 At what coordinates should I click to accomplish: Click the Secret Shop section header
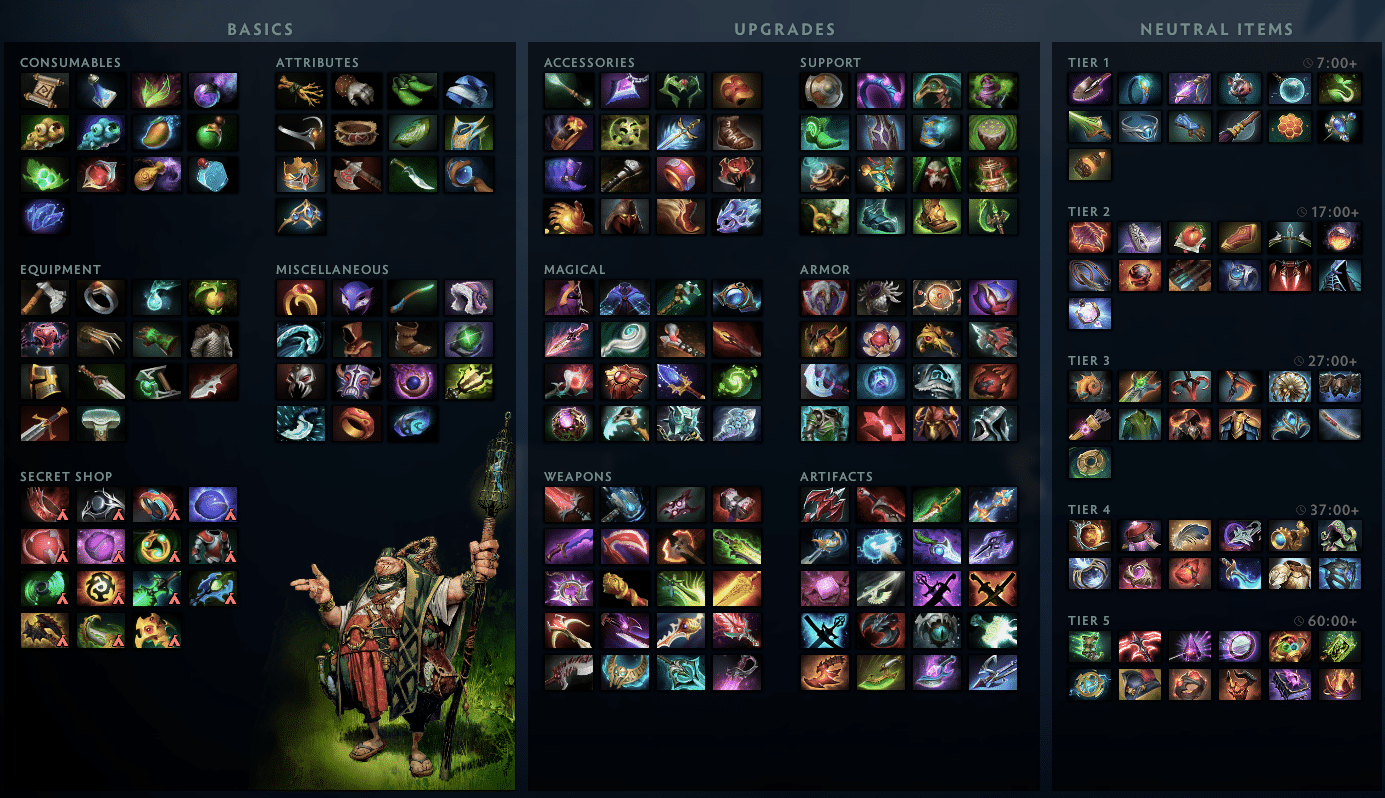pyautogui.click(x=66, y=476)
